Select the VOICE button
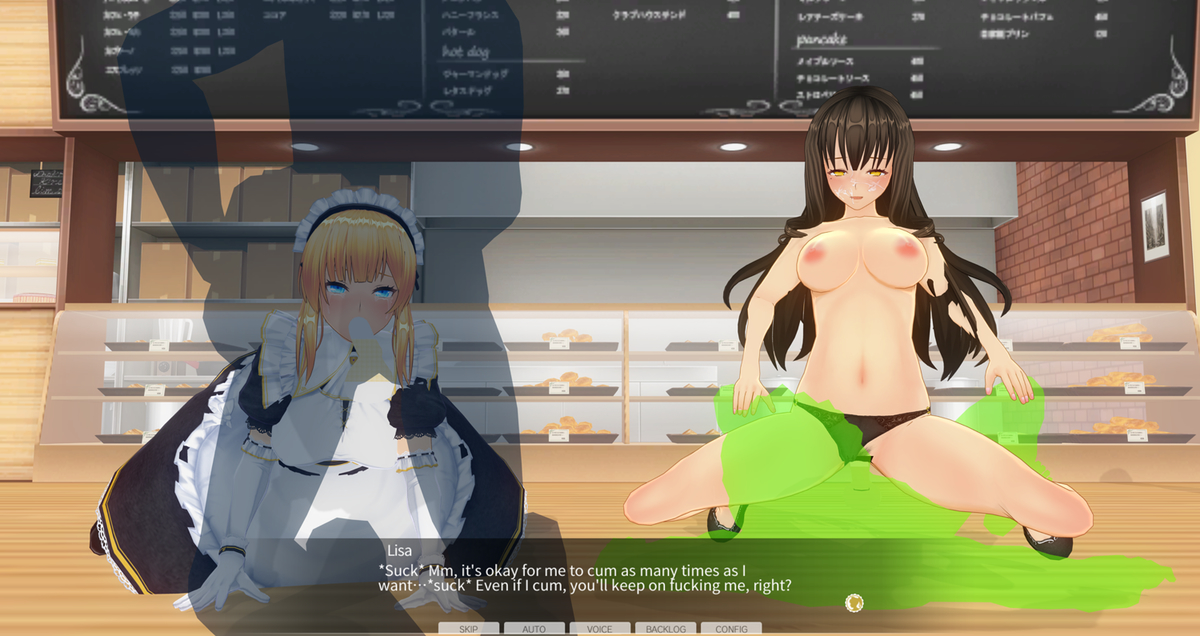This screenshot has width=1200, height=636. point(600,628)
